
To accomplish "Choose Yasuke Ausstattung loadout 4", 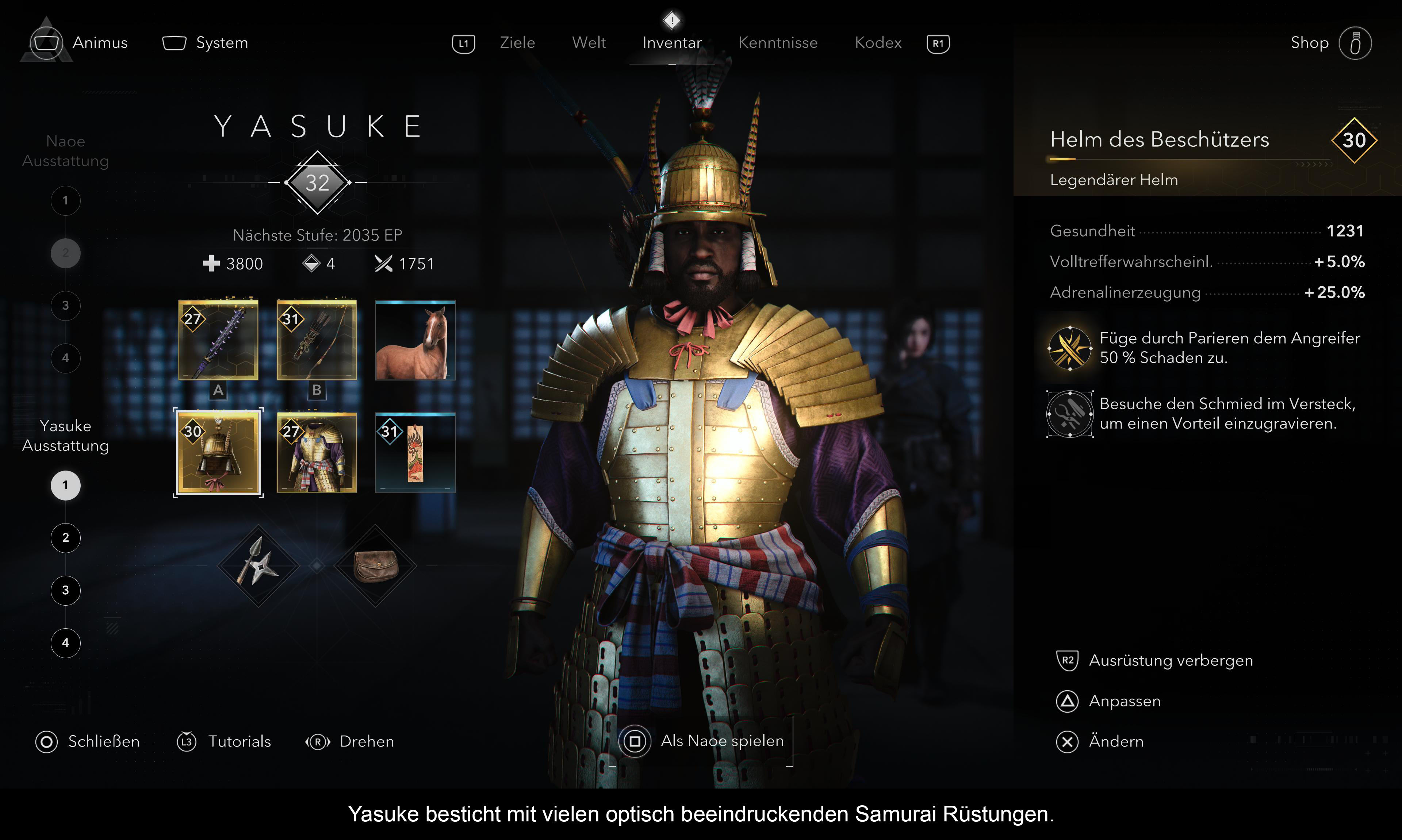I will pyautogui.click(x=66, y=643).
